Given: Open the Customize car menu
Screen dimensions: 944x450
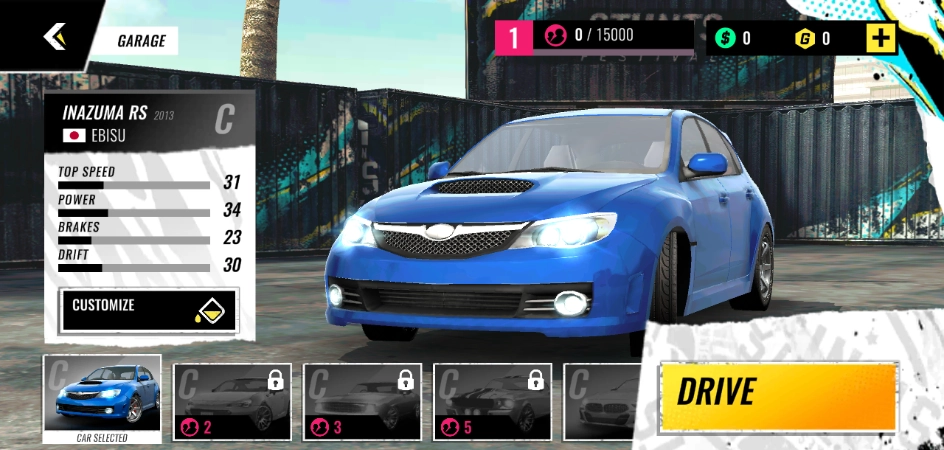Looking at the screenshot, I should coord(149,310).
